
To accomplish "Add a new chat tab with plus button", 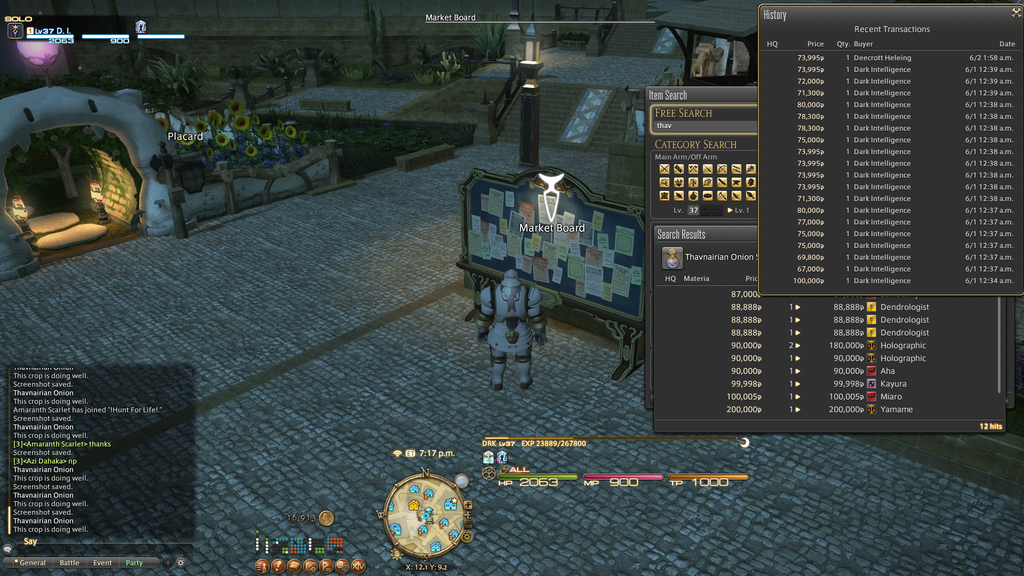I will pyautogui.click(x=166, y=563).
